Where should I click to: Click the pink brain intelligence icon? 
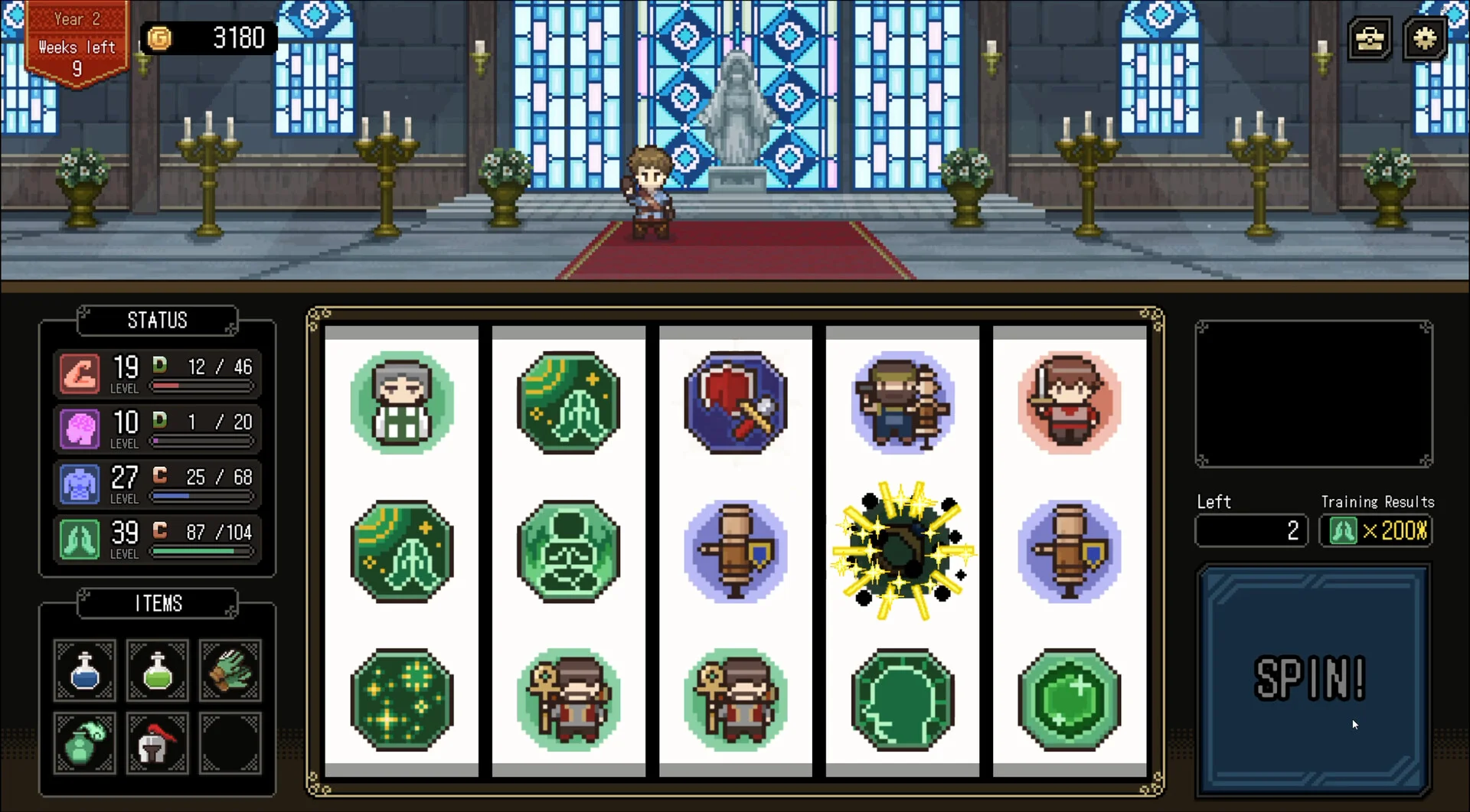tap(80, 429)
